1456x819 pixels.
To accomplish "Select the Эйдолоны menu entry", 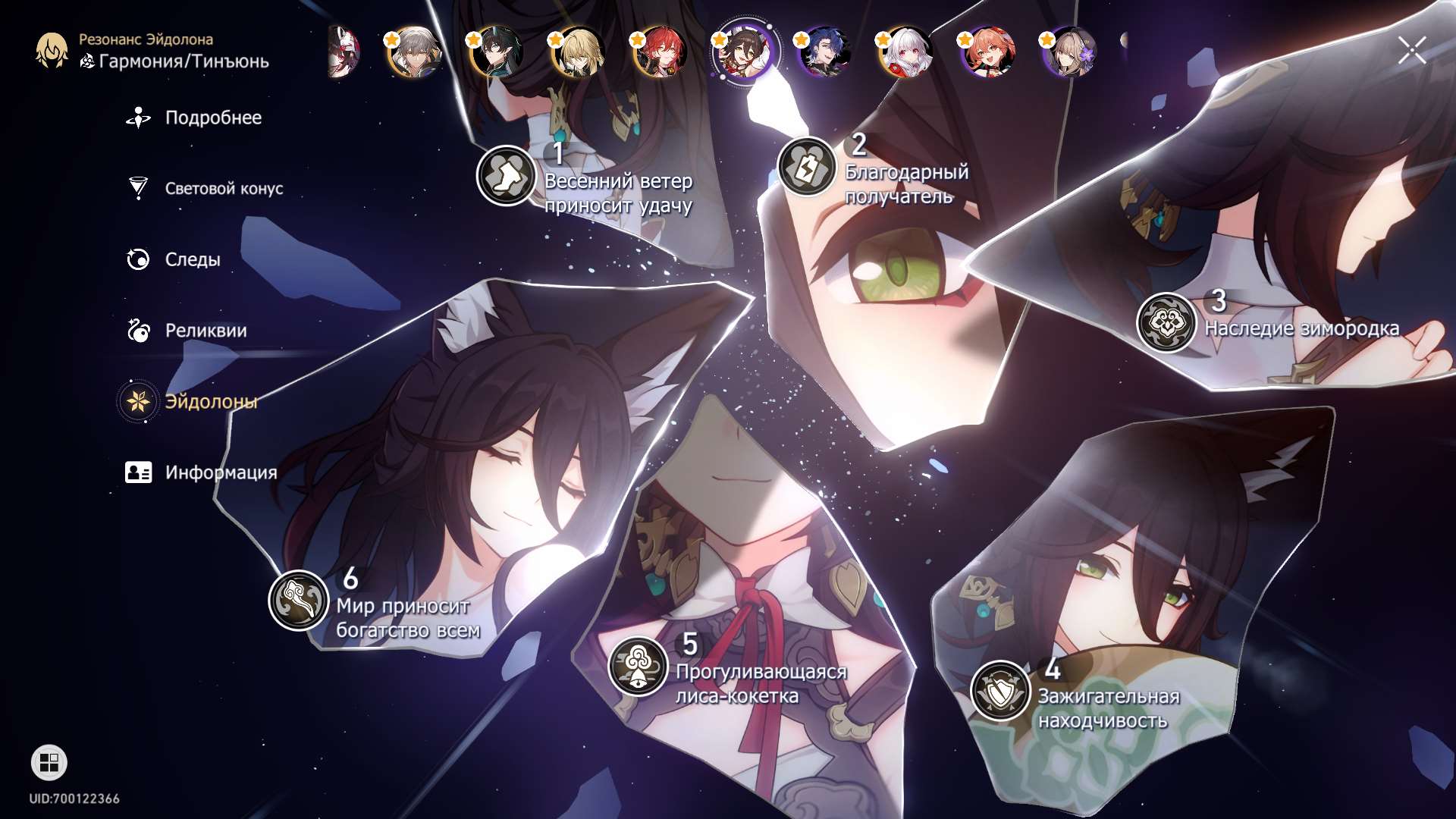I will pyautogui.click(x=210, y=402).
